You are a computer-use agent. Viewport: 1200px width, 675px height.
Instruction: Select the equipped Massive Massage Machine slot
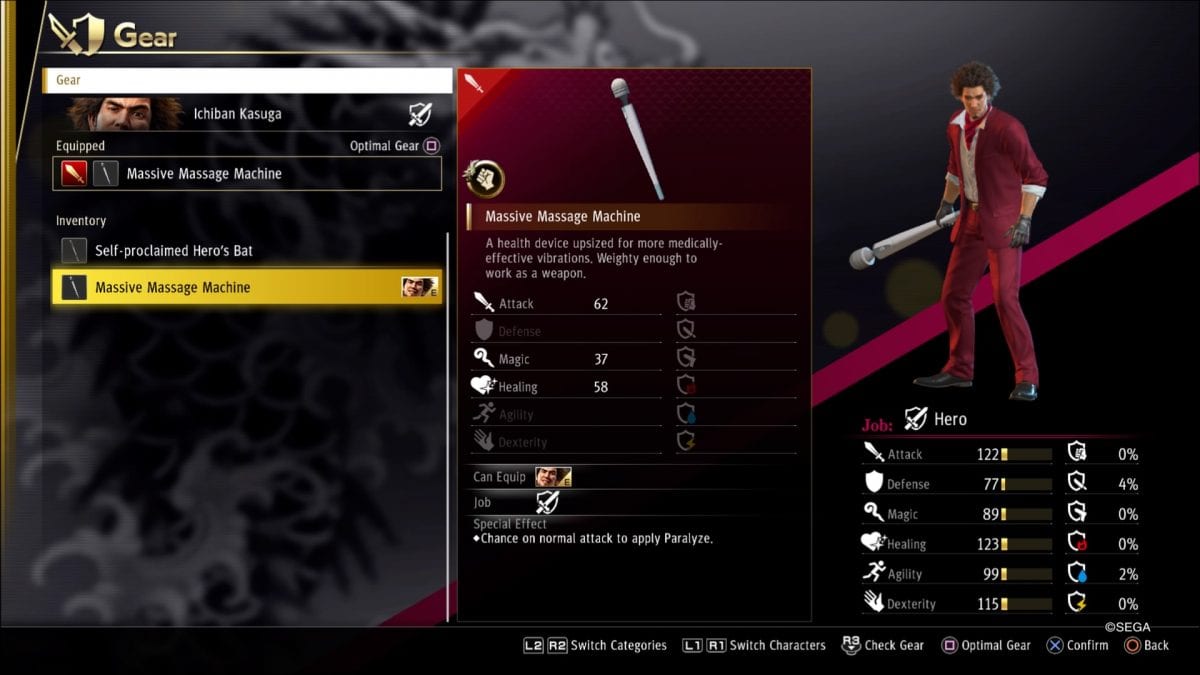click(247, 174)
